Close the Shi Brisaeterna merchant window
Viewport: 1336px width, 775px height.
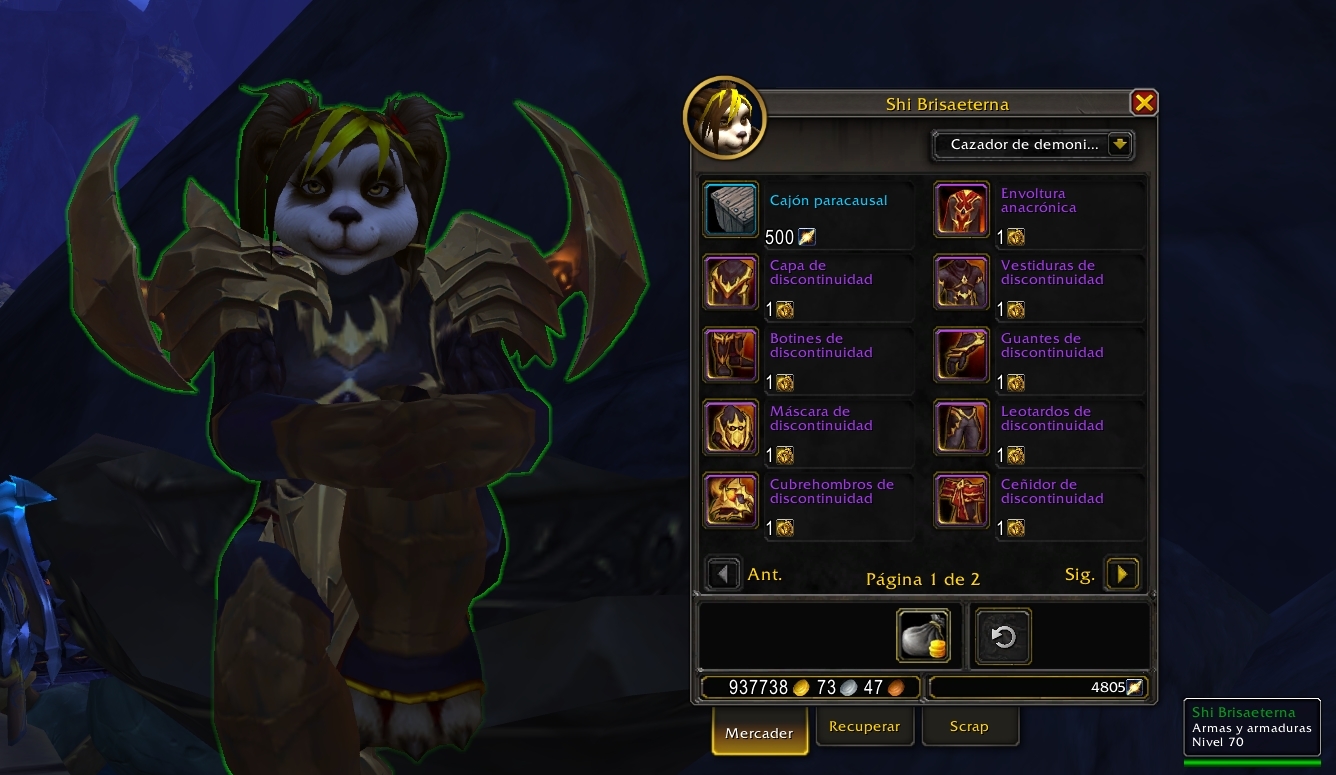click(1144, 102)
